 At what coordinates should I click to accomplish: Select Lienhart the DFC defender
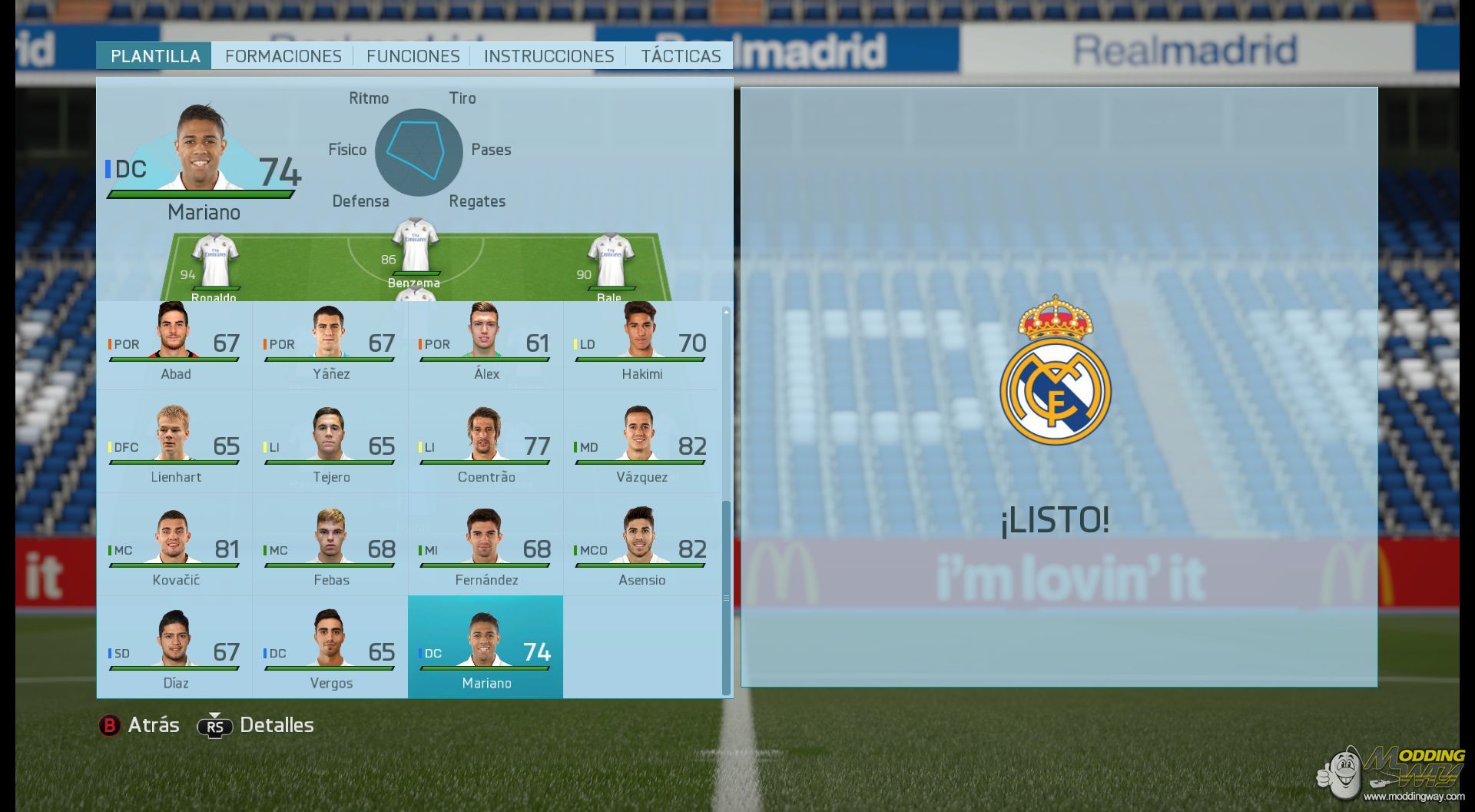pyautogui.click(x=175, y=449)
